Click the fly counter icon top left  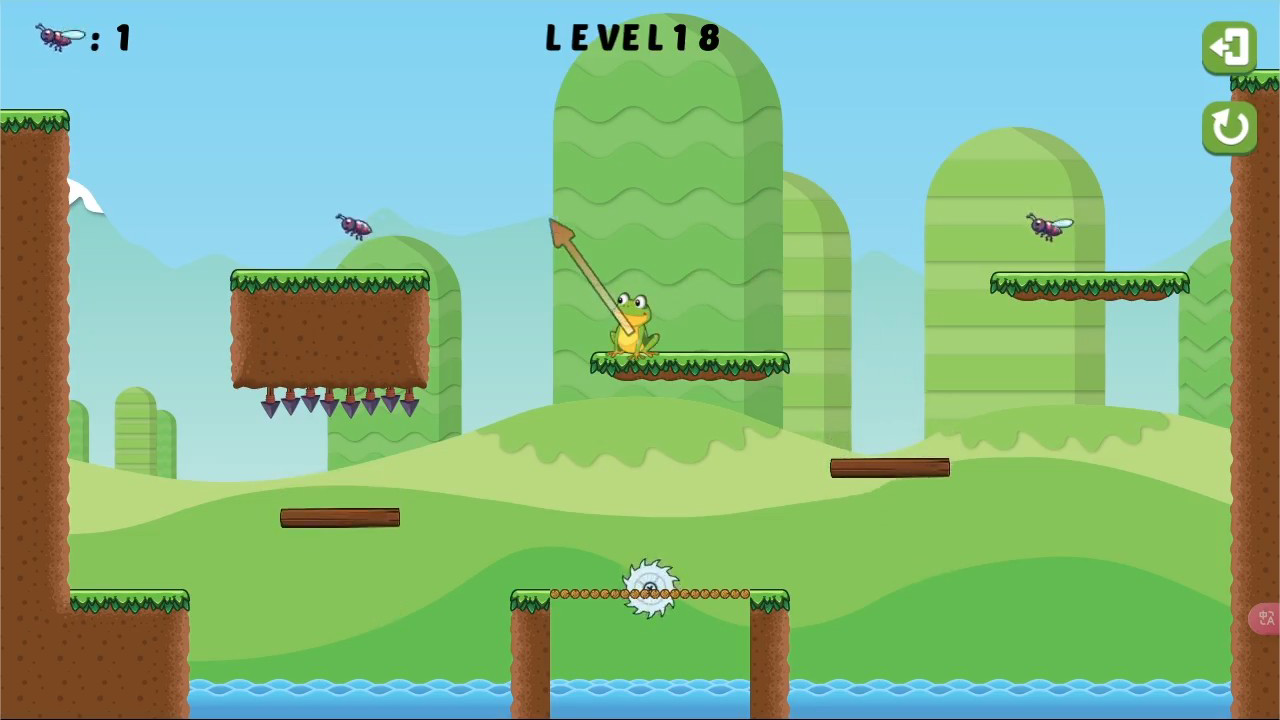click(x=57, y=36)
